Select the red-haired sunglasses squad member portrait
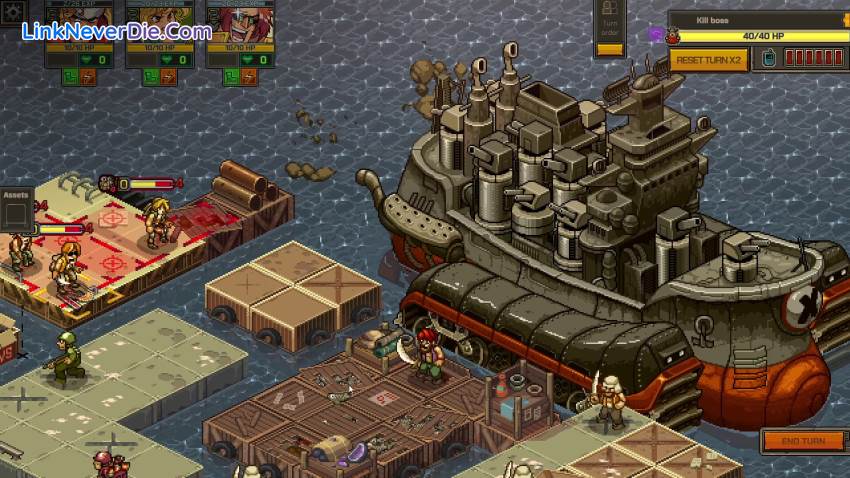The height and width of the screenshot is (478, 850). 238,19
